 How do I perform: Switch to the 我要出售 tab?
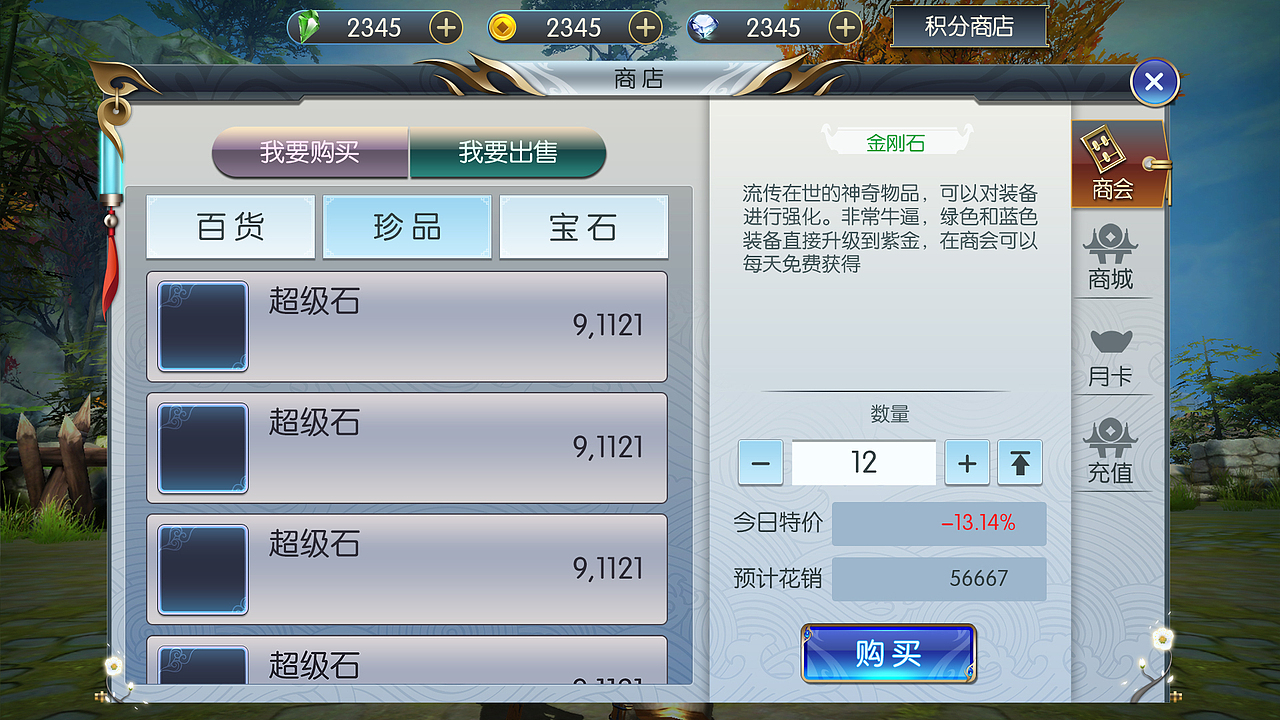click(x=506, y=153)
